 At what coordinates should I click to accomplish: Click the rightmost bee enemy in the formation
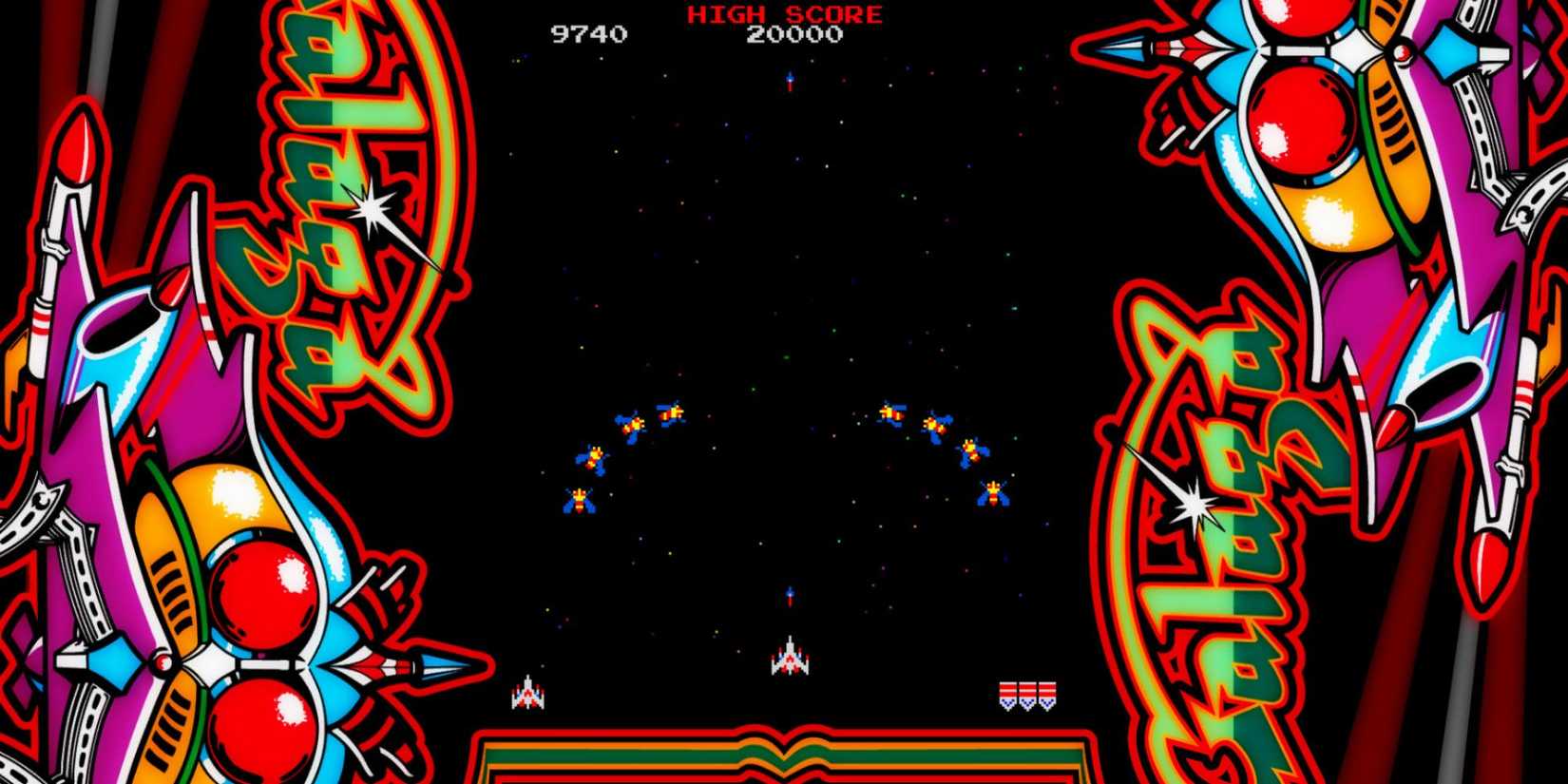coord(992,494)
